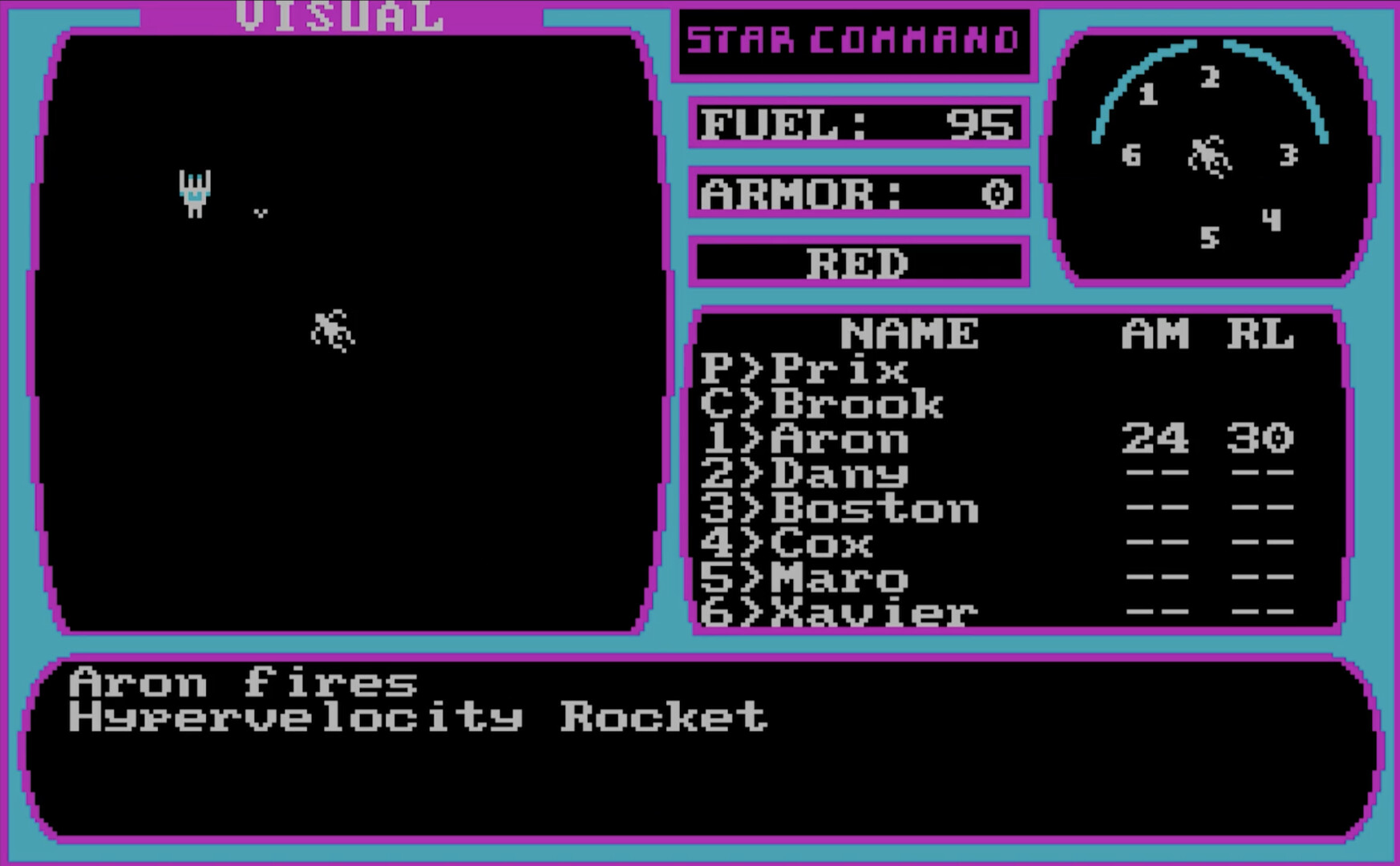This screenshot has width=1400, height=866.
Task: Toggle the RED alert status indicator
Action: tap(858, 262)
